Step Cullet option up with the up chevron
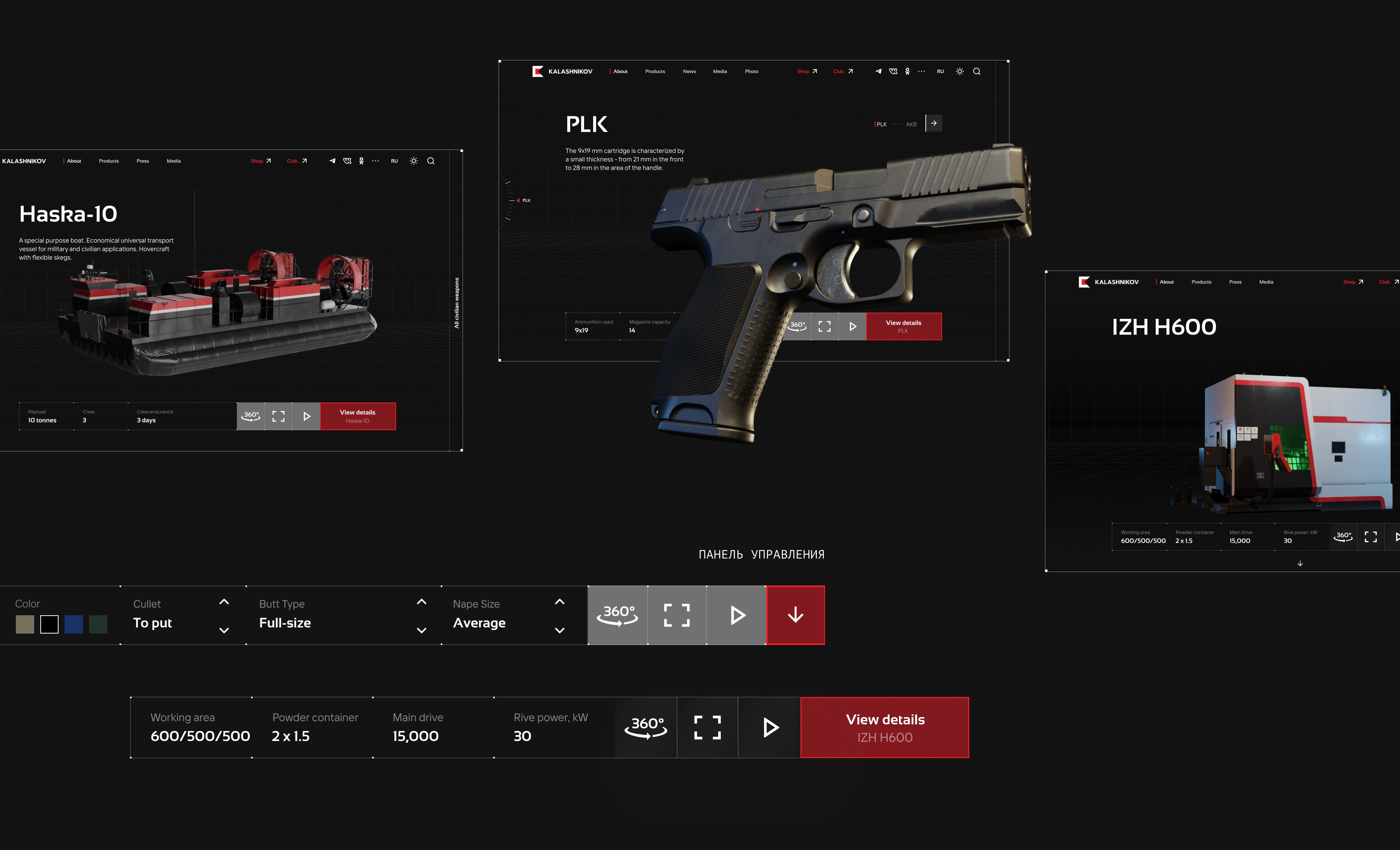This screenshot has height=850, width=1400. (224, 602)
